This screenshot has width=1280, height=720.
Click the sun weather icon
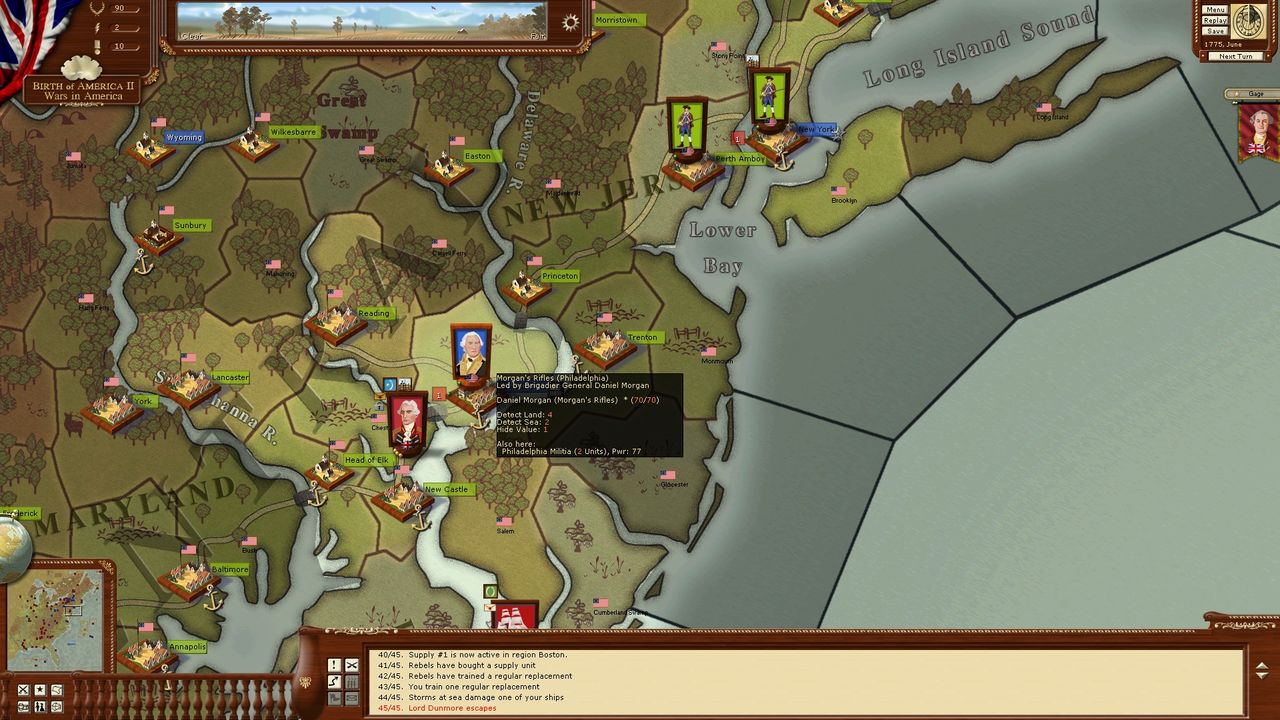[570, 23]
